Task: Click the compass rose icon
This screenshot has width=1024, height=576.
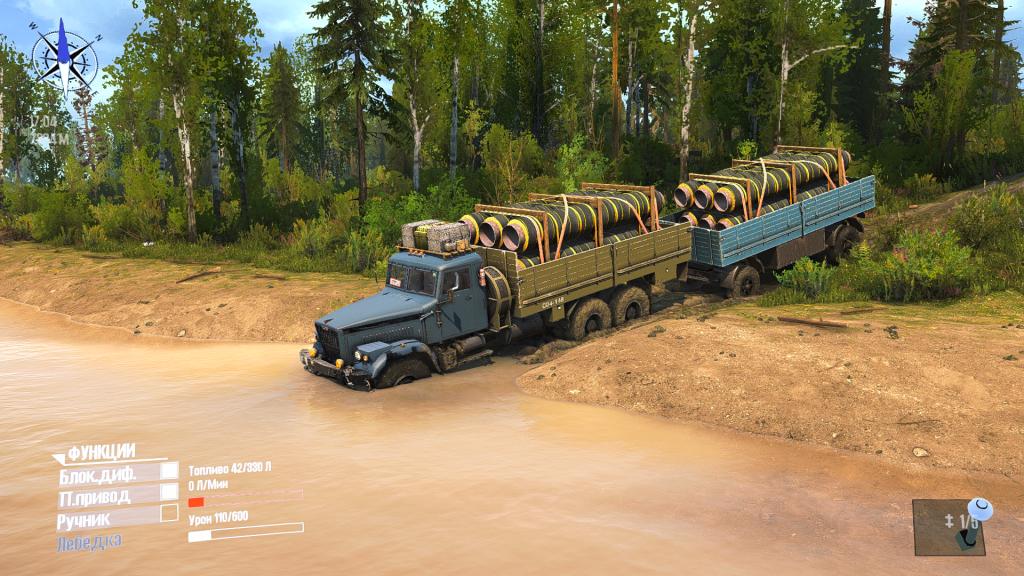Action: (64, 56)
